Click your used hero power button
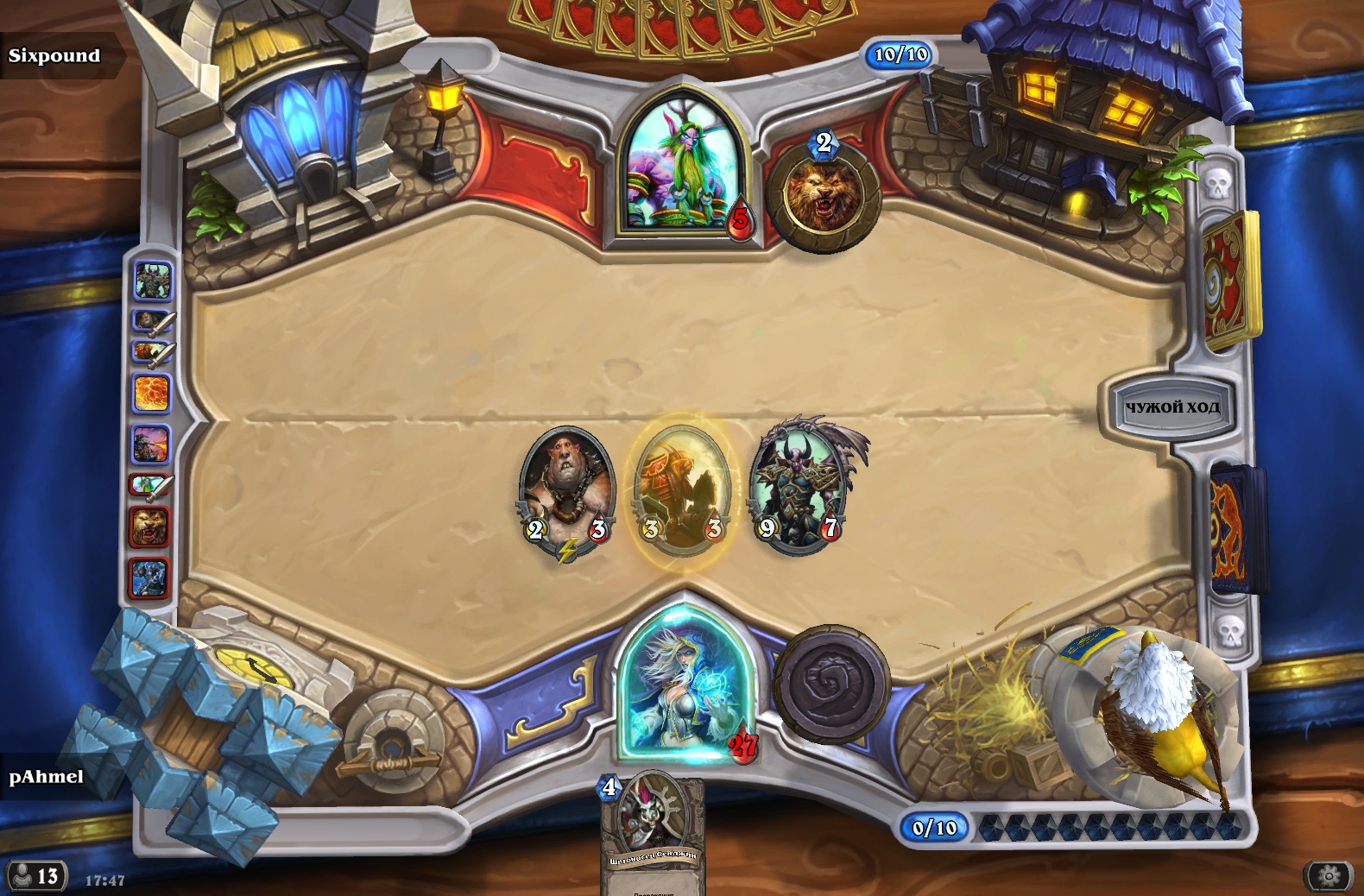This screenshot has width=1364, height=896. pyautogui.click(x=831, y=685)
